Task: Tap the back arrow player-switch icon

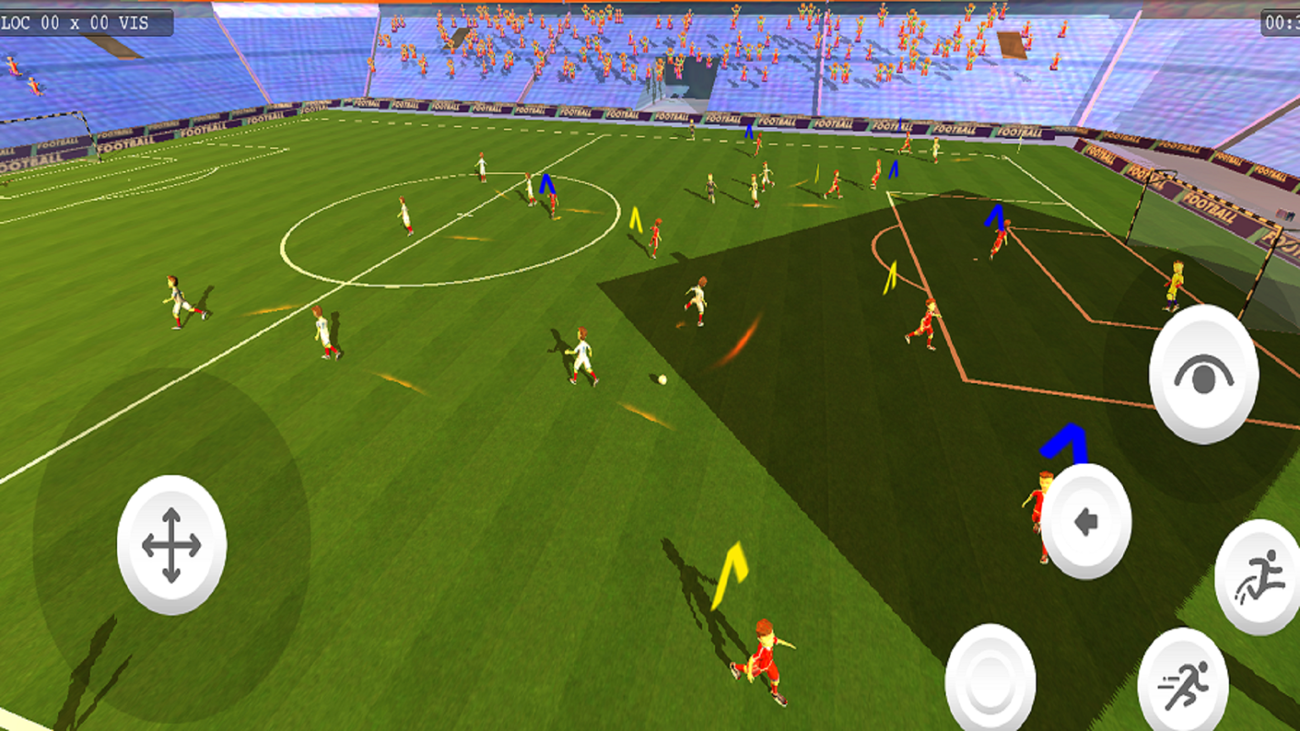Action: coord(1085,520)
